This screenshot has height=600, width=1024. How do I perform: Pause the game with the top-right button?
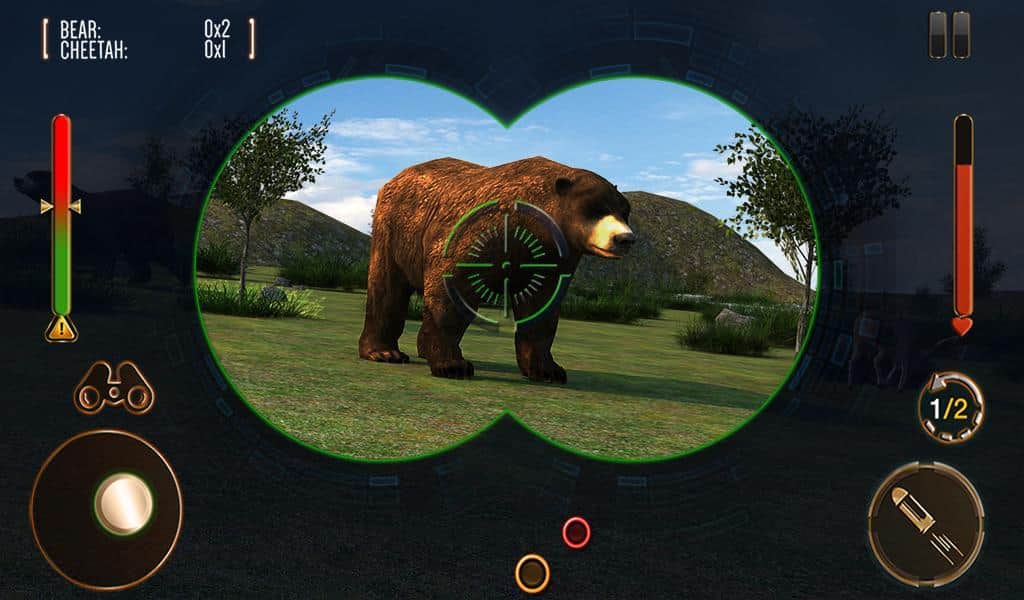(x=949, y=34)
